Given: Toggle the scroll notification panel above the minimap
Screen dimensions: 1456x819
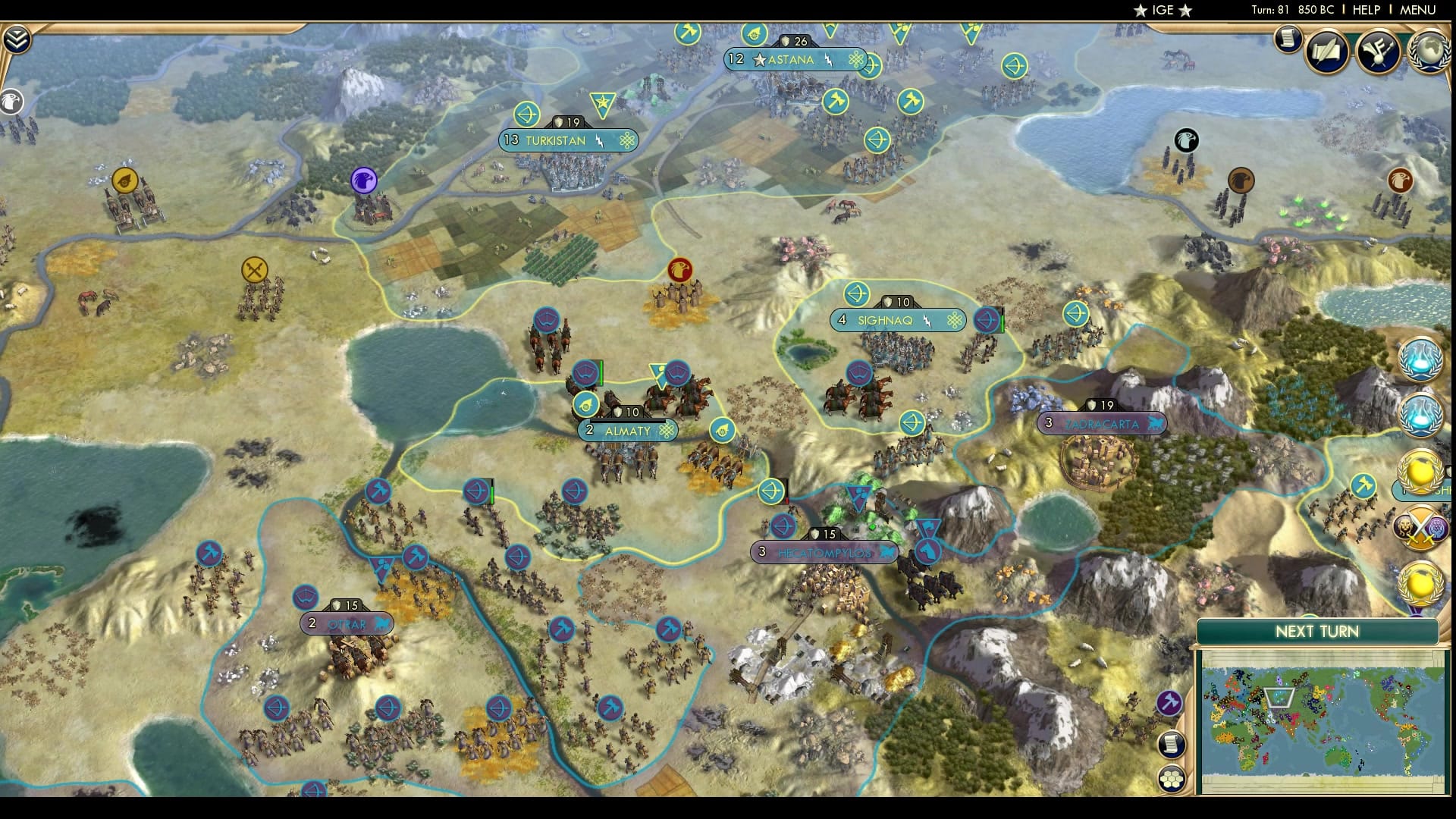Looking at the screenshot, I should click(x=1172, y=744).
